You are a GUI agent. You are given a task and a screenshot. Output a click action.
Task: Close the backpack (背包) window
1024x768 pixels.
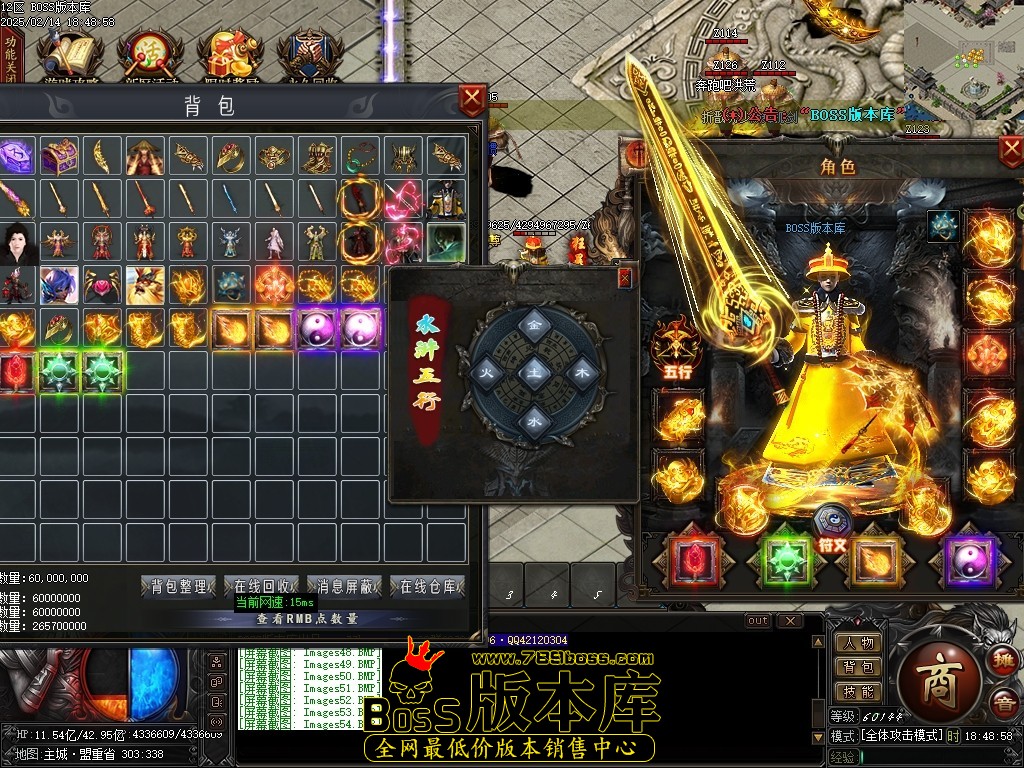click(471, 100)
